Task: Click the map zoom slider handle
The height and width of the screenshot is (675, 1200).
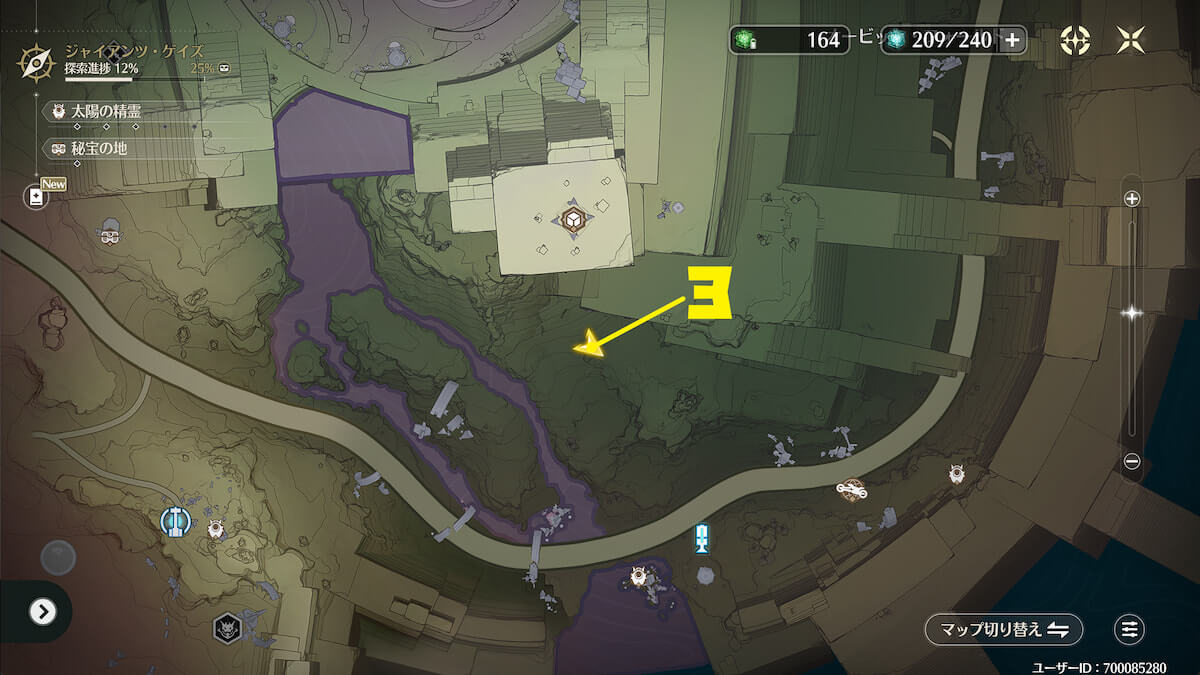Action: coord(1132,313)
